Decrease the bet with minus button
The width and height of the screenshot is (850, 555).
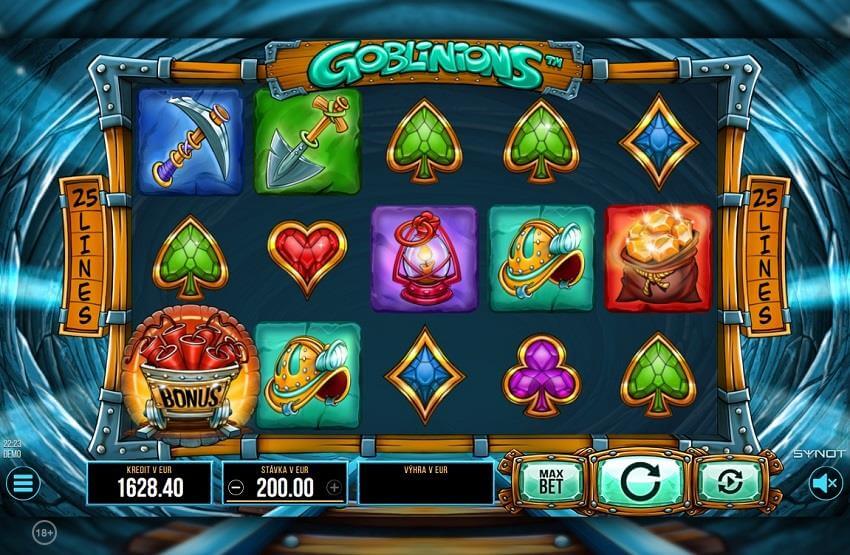[x=234, y=488]
